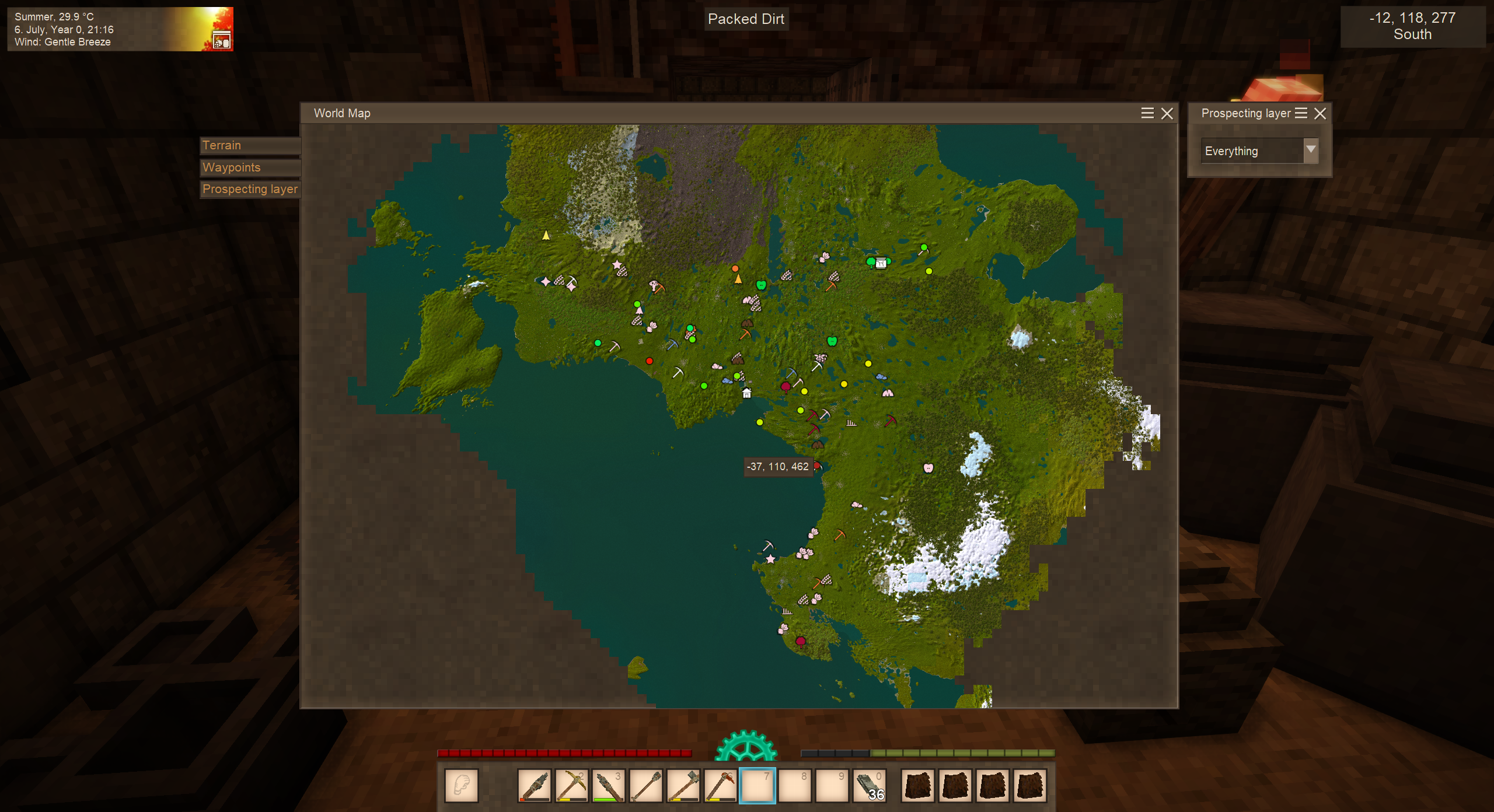Select the Prospecting layer map tab

pyautogui.click(x=250, y=189)
